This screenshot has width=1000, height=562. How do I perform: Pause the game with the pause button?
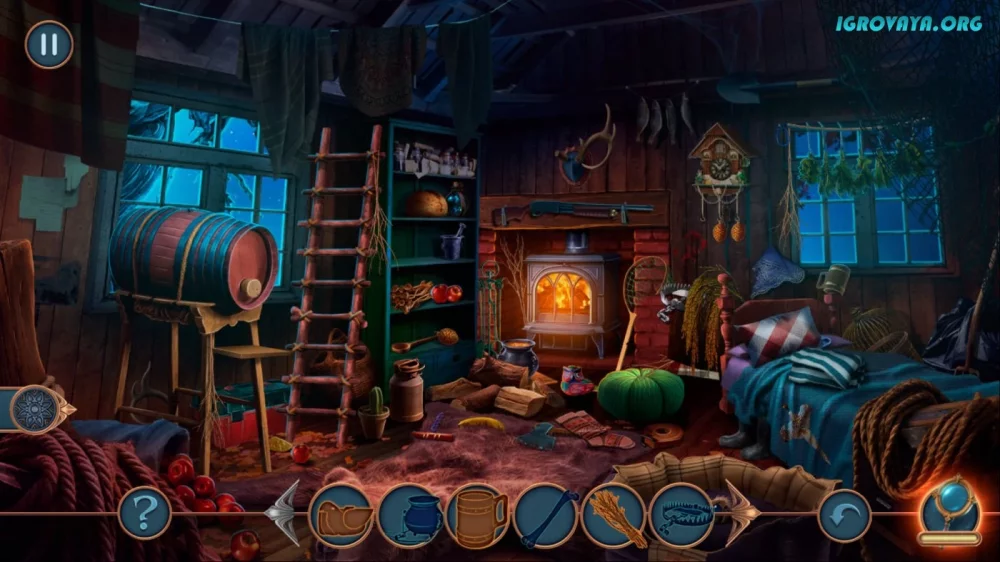coord(48,45)
